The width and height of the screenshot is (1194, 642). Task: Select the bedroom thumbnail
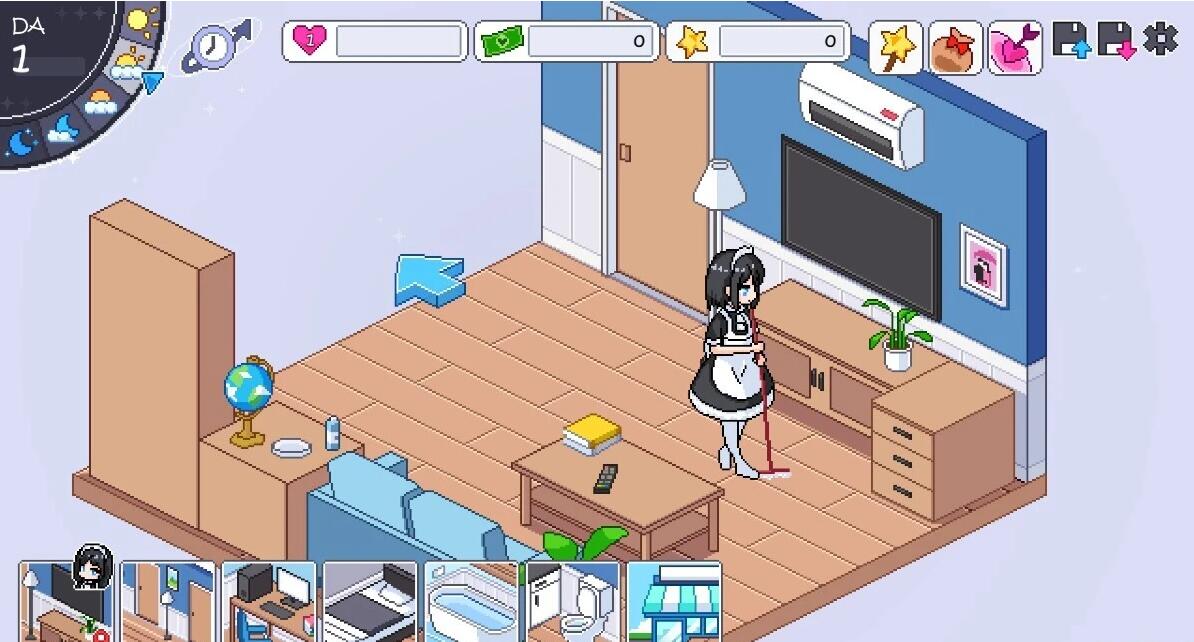369,601
